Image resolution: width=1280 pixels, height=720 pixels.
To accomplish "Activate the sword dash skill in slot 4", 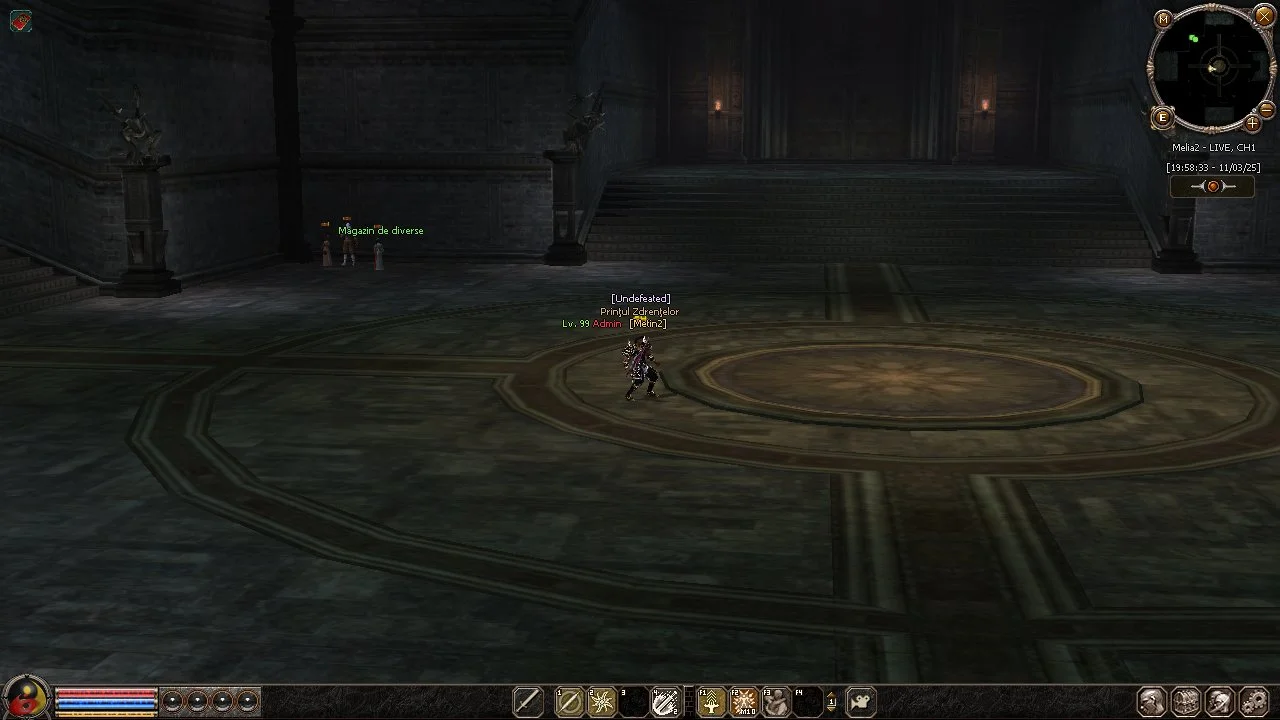I will (665, 702).
